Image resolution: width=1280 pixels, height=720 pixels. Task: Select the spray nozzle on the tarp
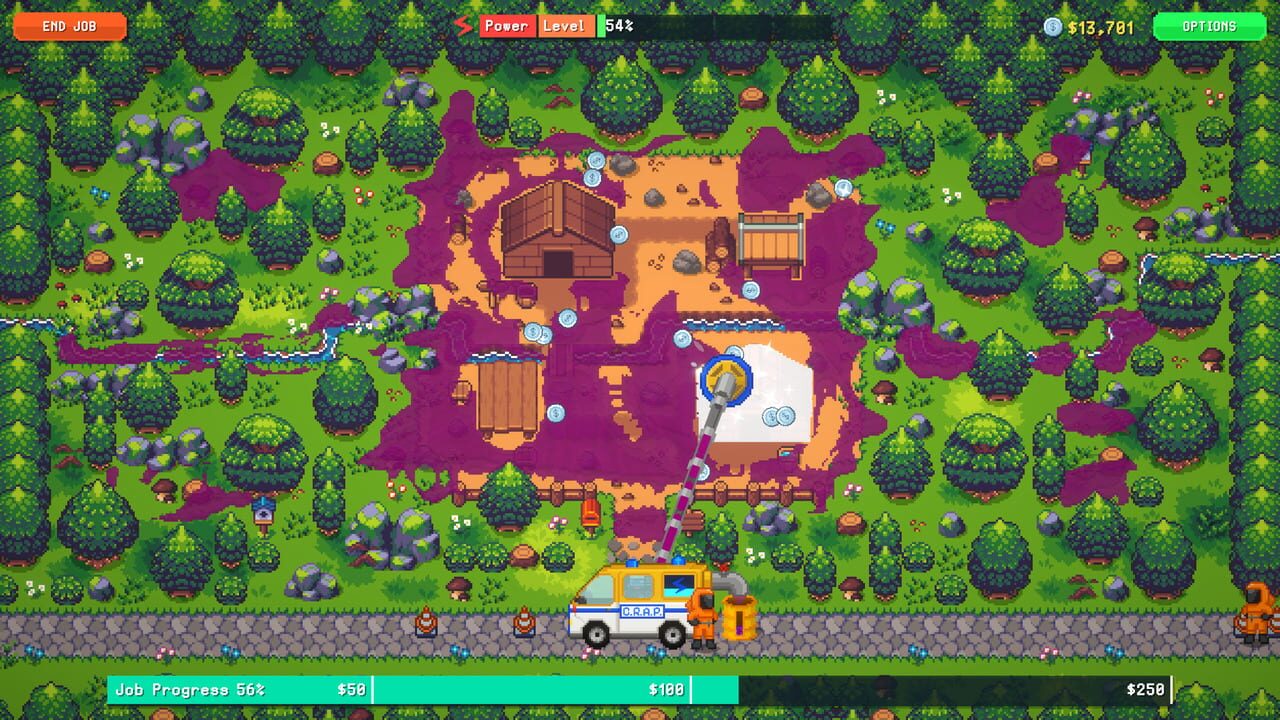[x=724, y=380]
